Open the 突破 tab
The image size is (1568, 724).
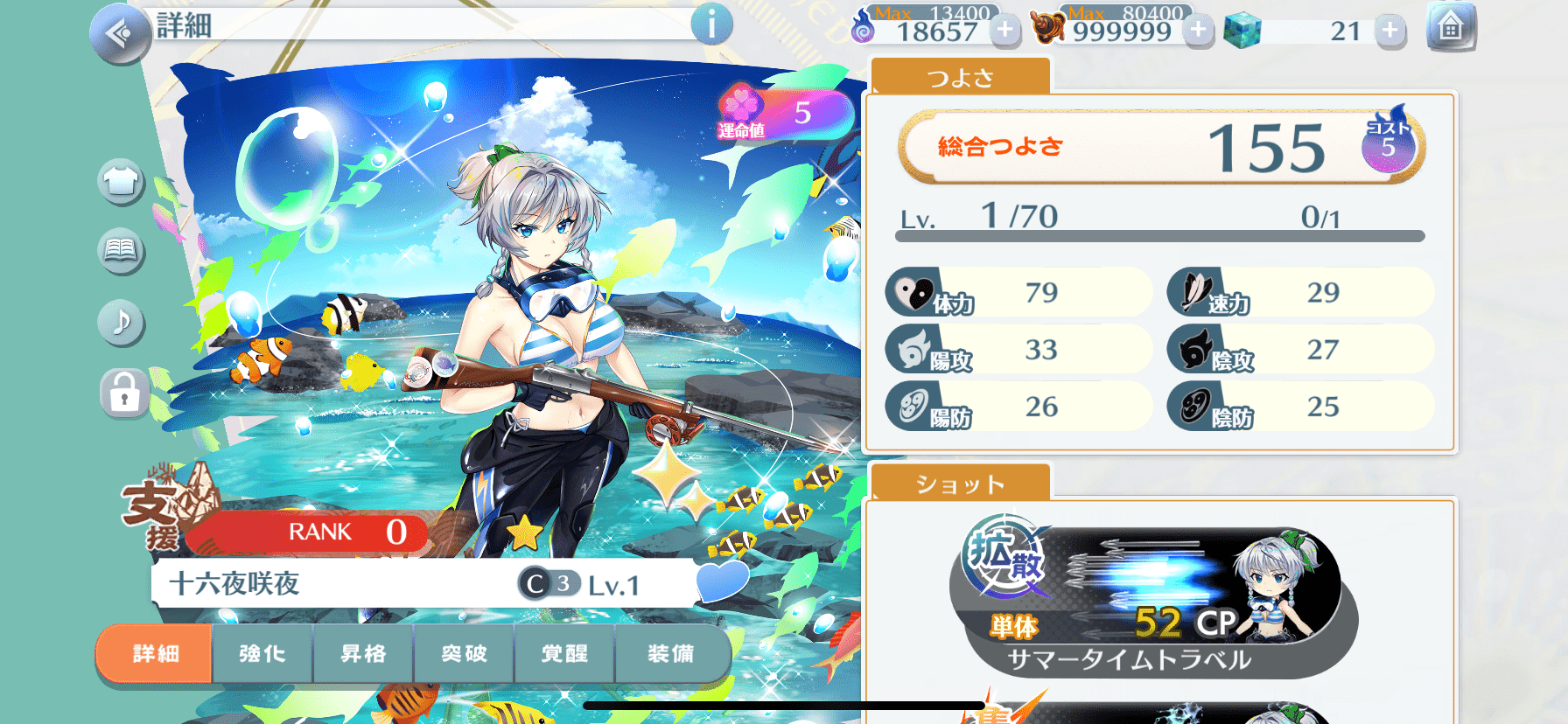tap(464, 653)
